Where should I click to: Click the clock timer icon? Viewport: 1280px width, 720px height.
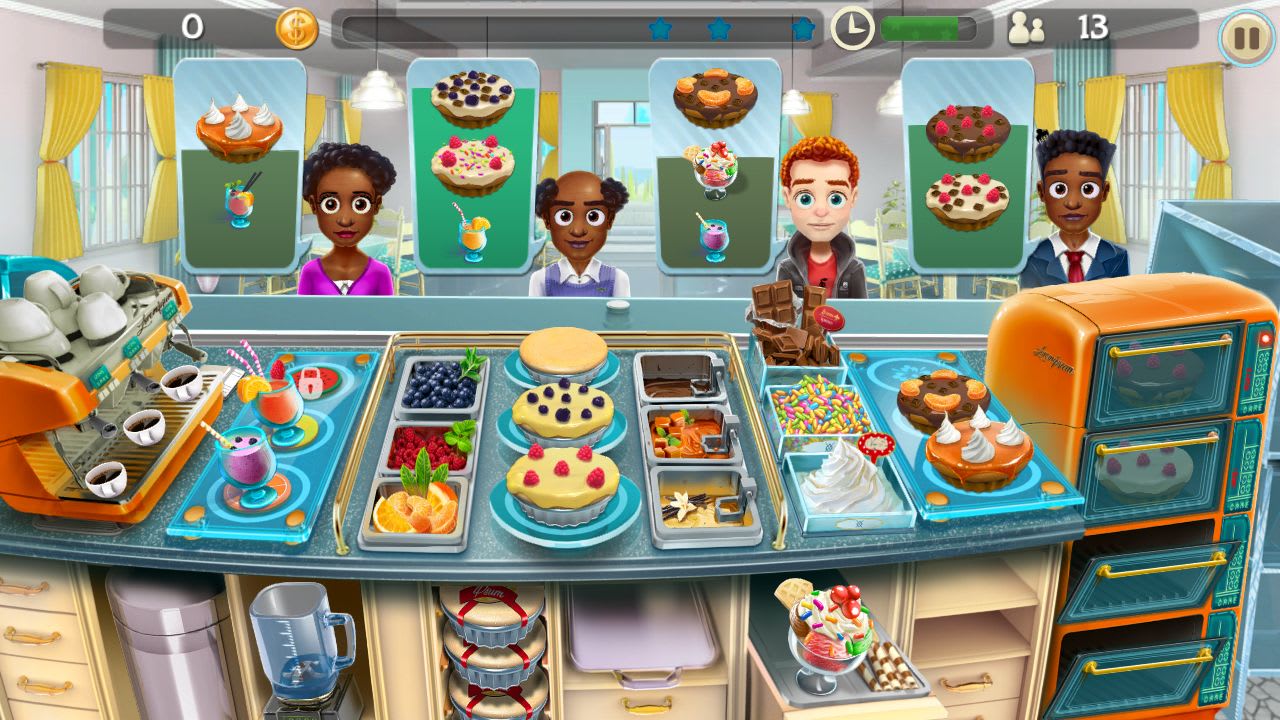[x=855, y=27]
